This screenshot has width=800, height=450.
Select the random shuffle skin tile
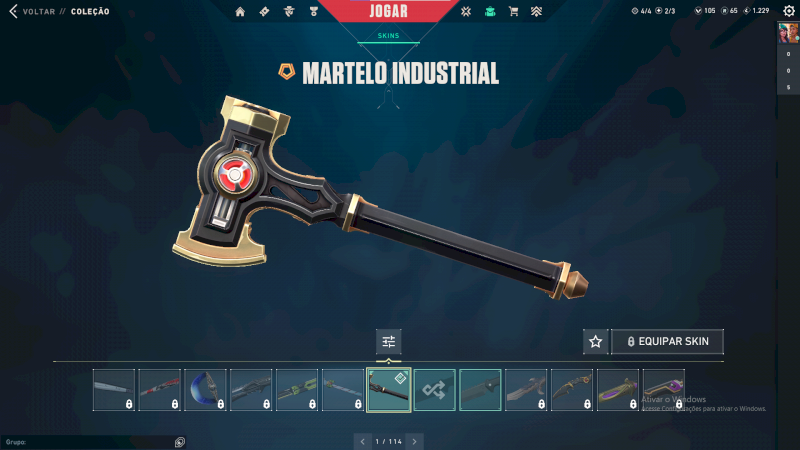point(435,390)
